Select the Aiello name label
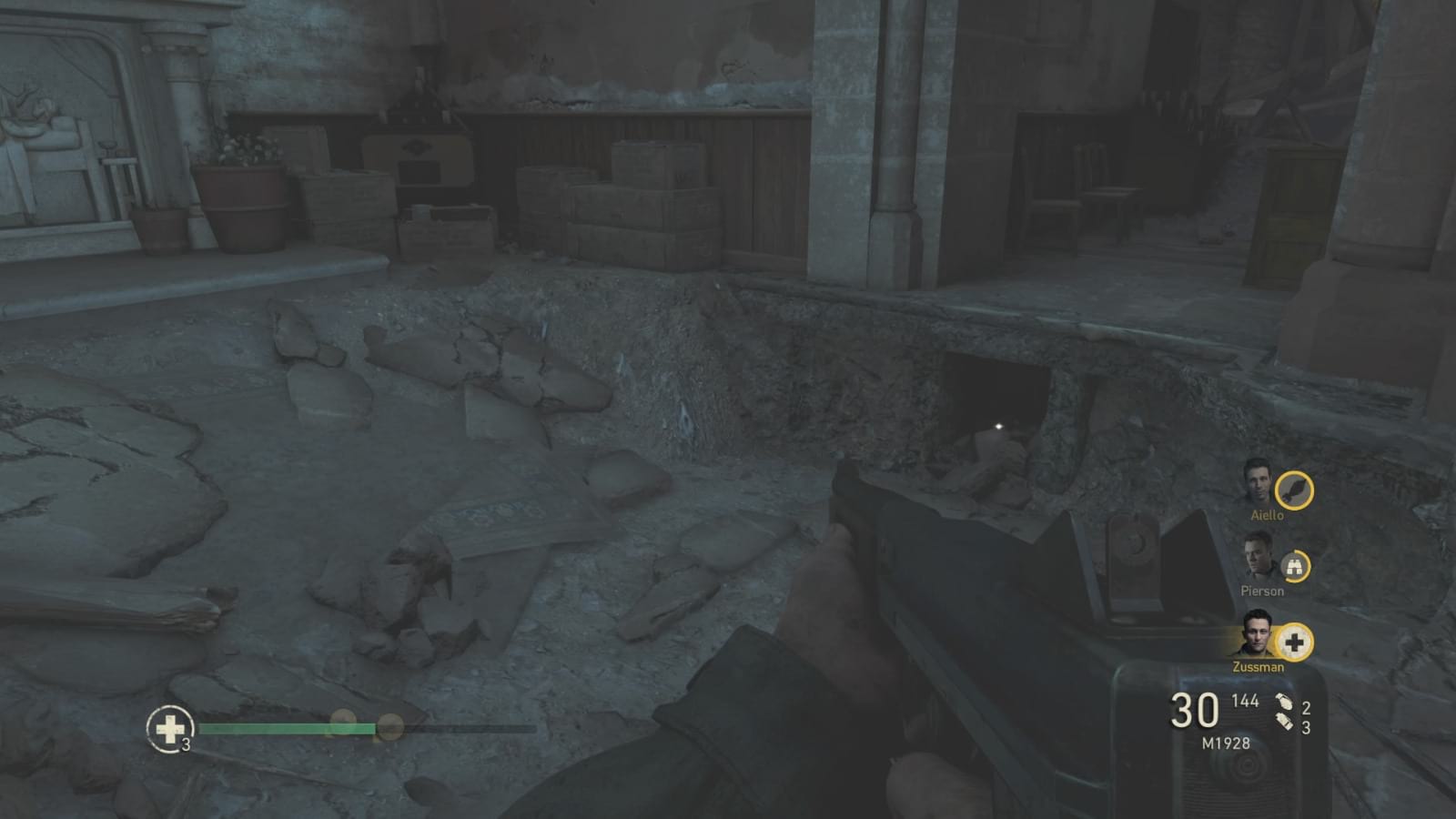Viewport: 1456px width, 819px height. [x=1265, y=514]
